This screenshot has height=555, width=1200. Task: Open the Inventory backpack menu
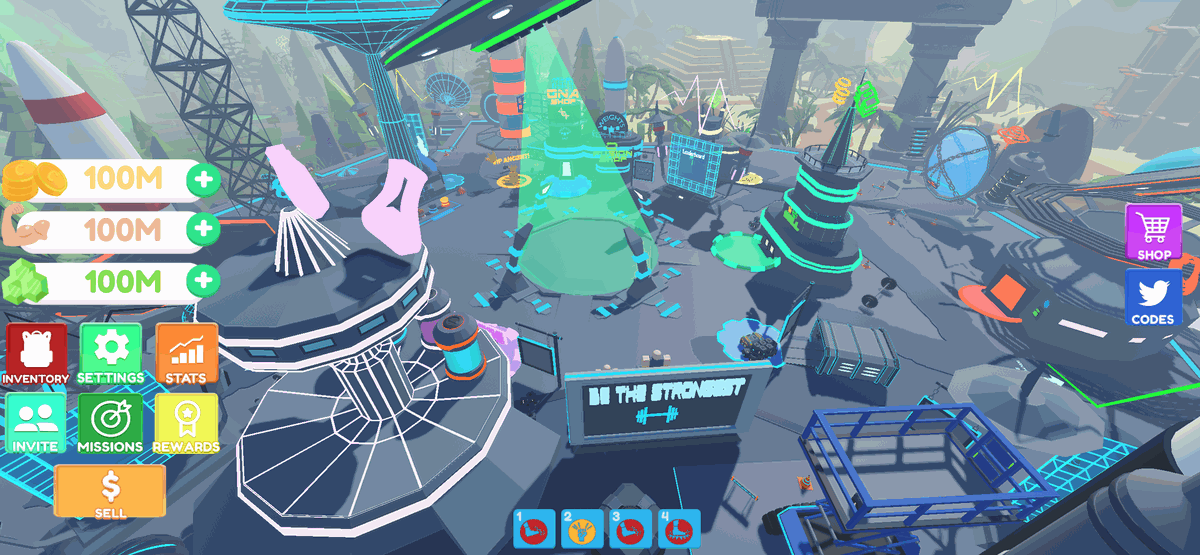(x=37, y=354)
